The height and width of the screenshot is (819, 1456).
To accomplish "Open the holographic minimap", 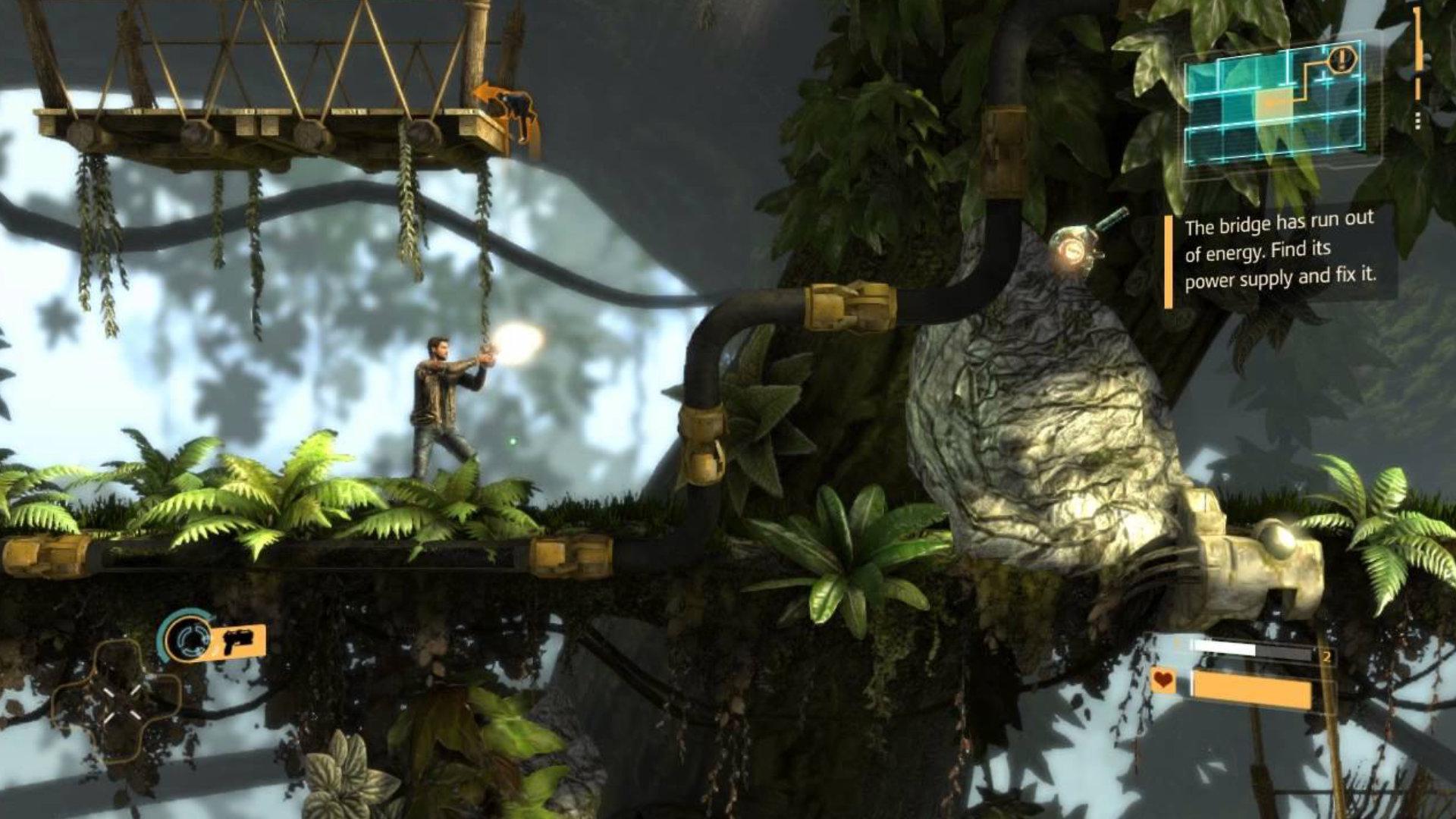I will point(1274,105).
